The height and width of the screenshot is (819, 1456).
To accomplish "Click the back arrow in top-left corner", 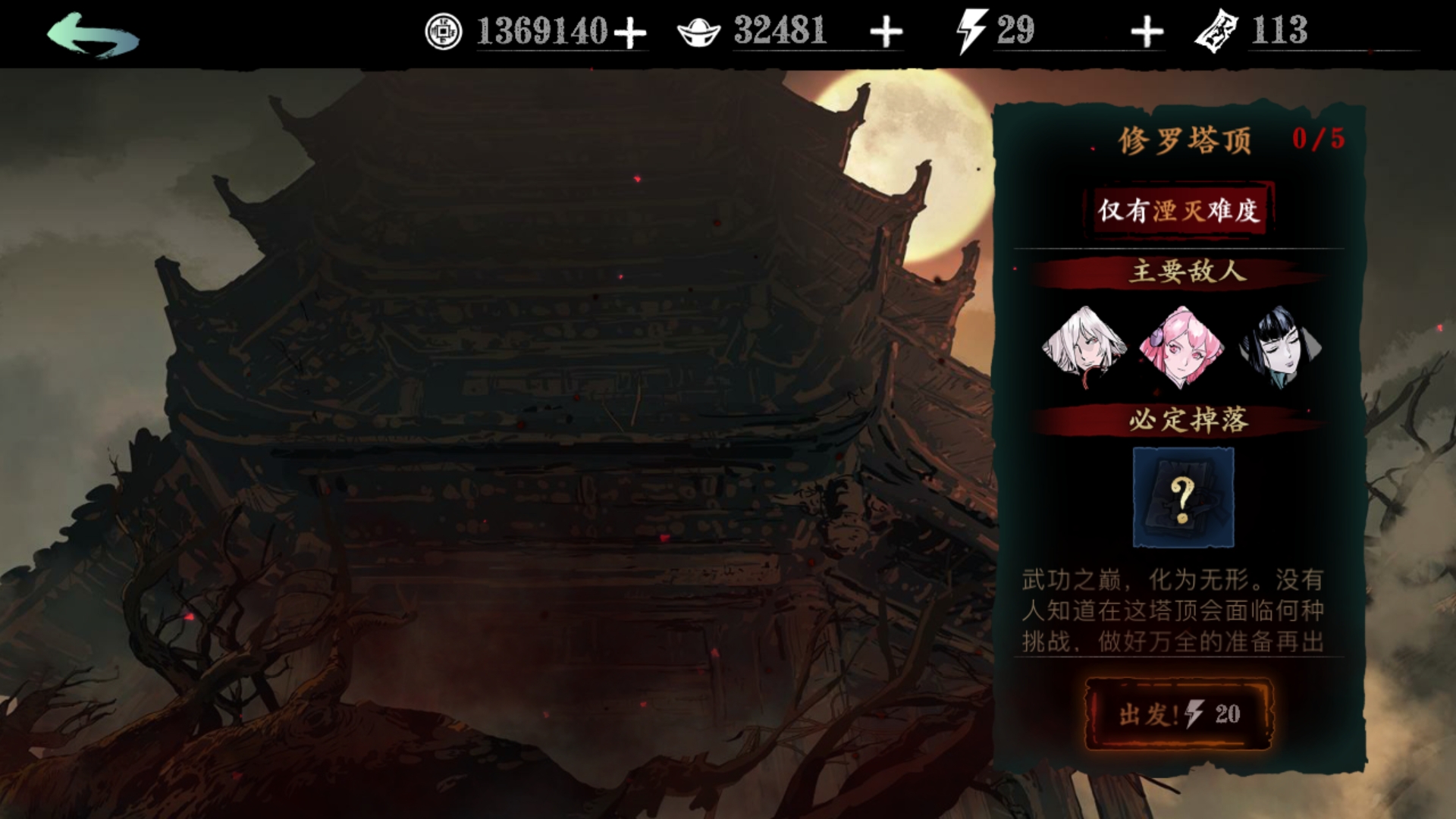I will pyautogui.click(x=91, y=34).
